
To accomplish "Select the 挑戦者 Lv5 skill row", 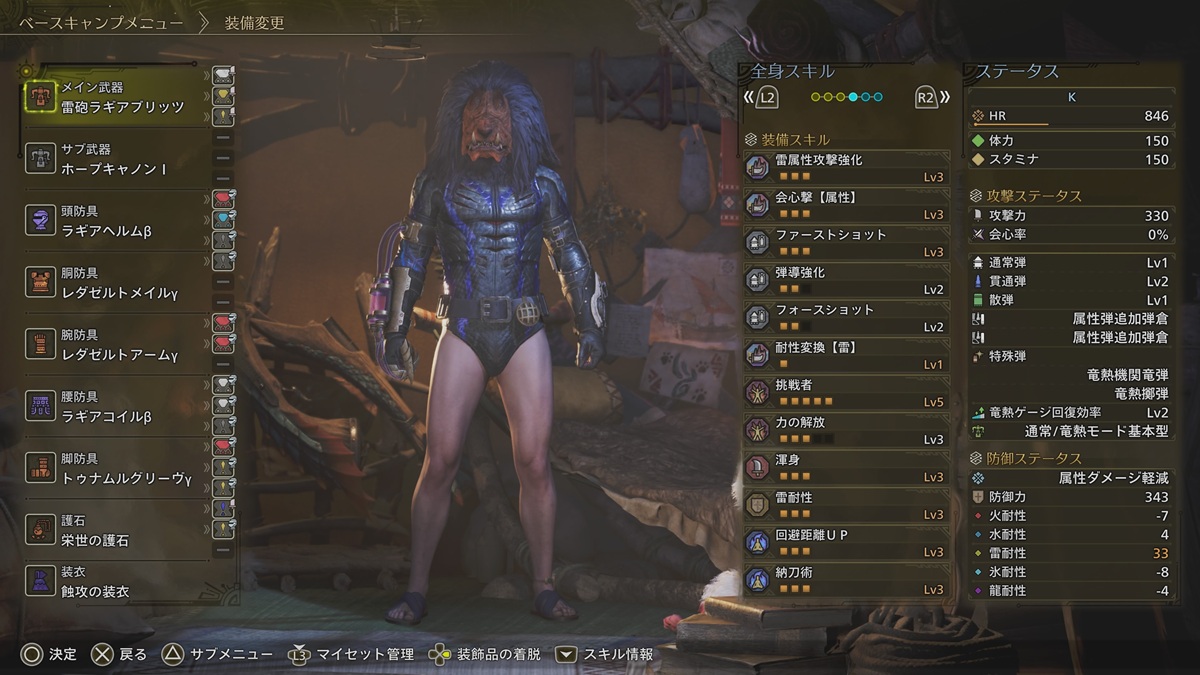I will pos(847,392).
